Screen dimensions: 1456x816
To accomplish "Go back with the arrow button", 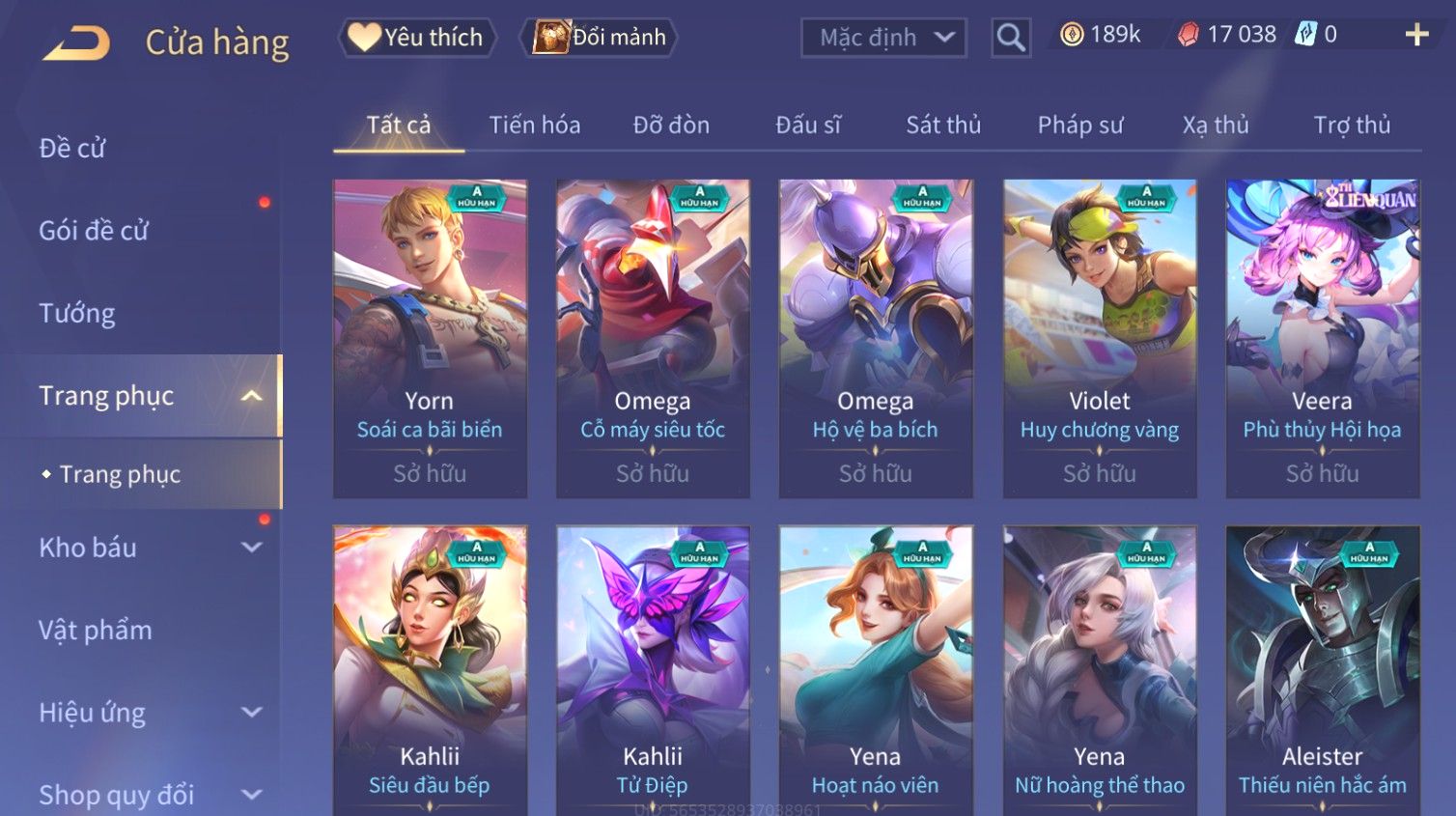I will (77, 42).
